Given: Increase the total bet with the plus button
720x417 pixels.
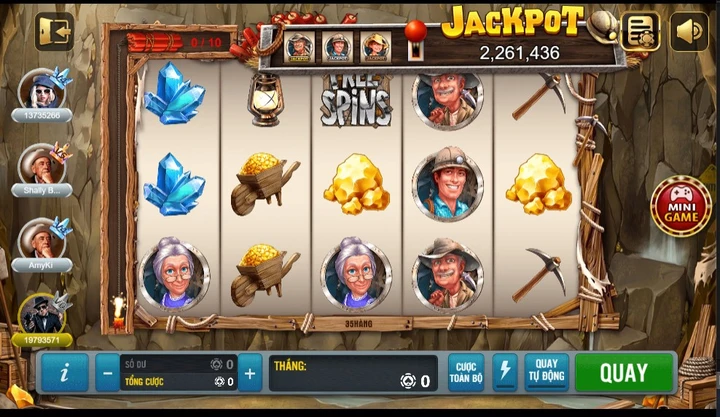Looking at the screenshot, I should [x=250, y=373].
